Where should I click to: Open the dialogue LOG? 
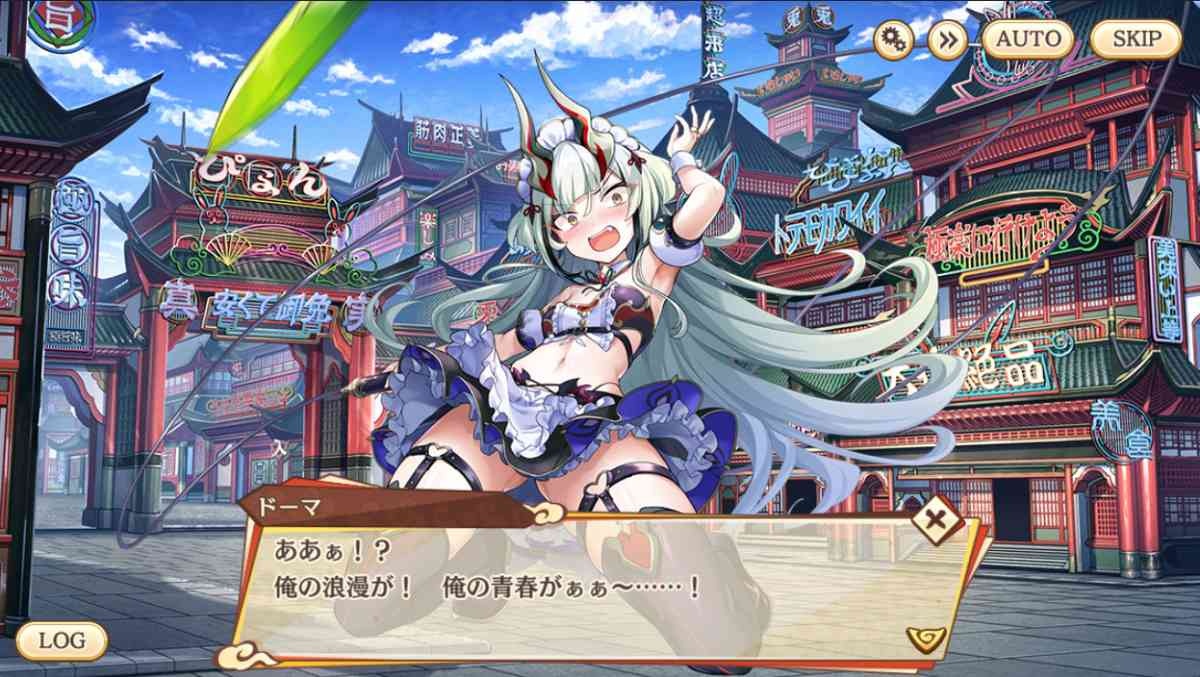[61, 640]
